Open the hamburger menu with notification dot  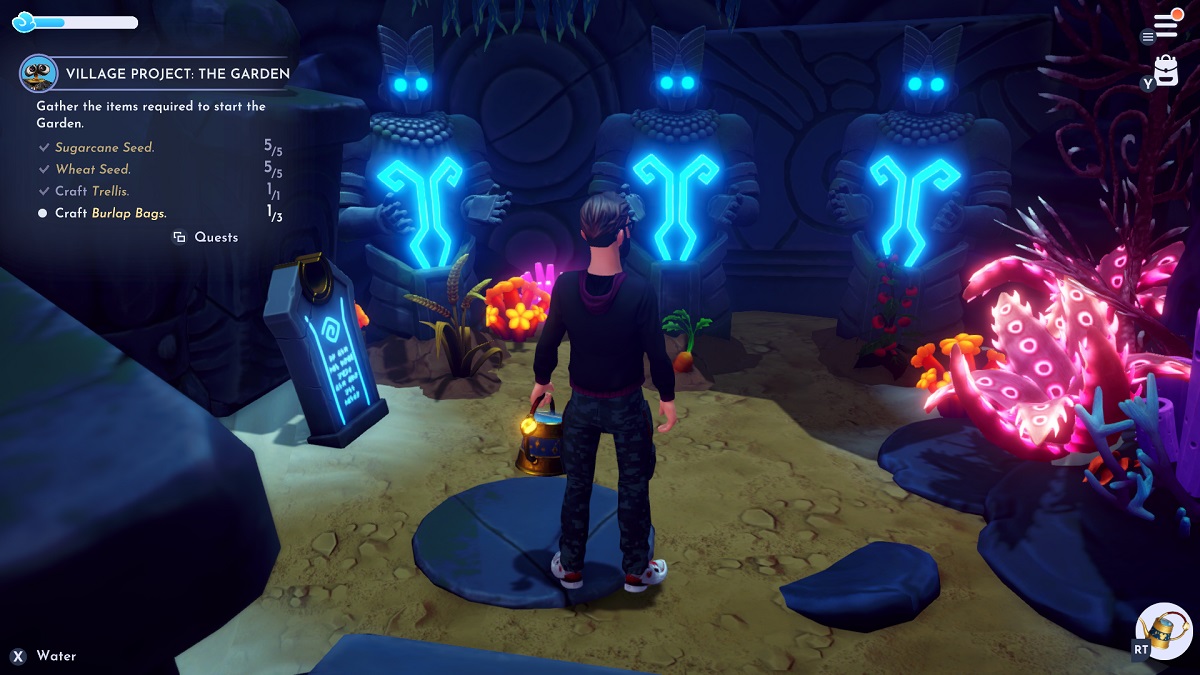1165,25
